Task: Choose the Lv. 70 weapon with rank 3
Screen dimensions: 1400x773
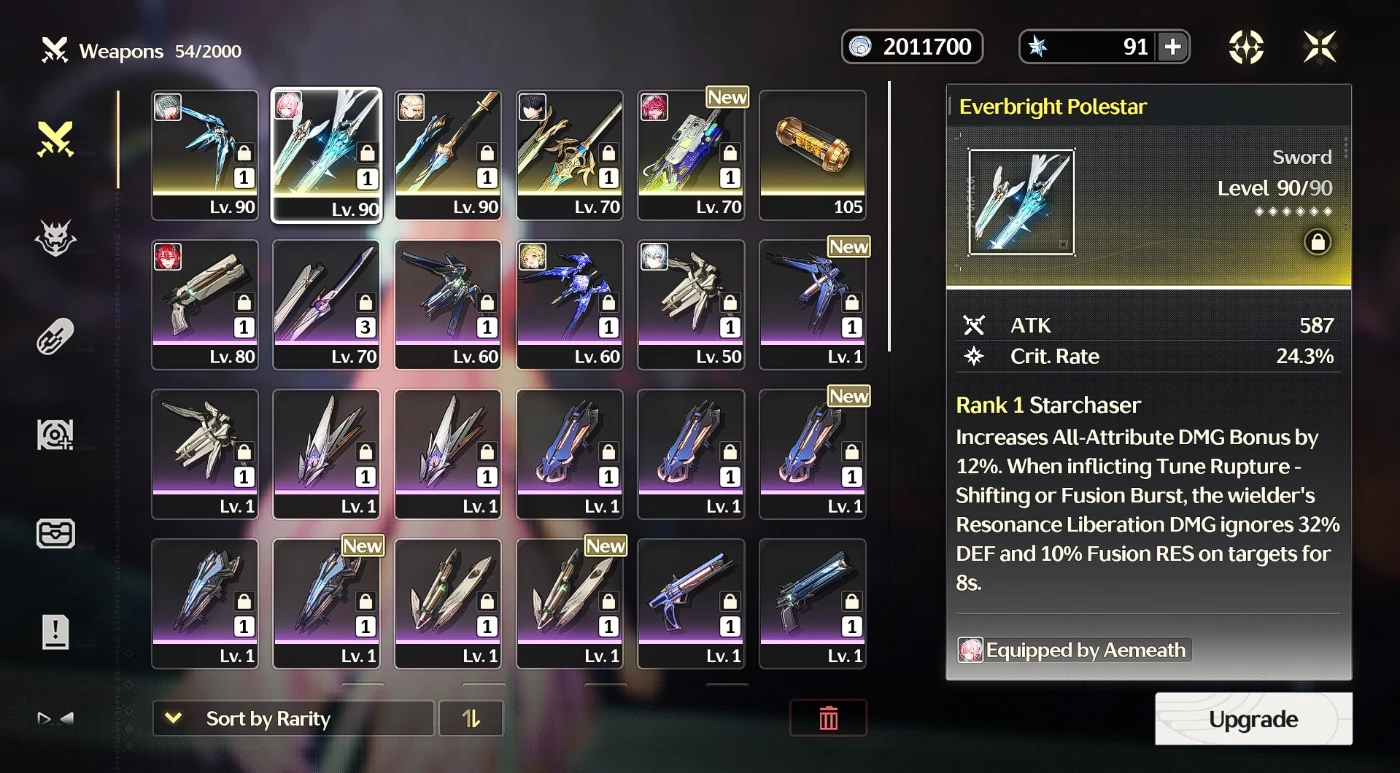Action: (x=326, y=304)
